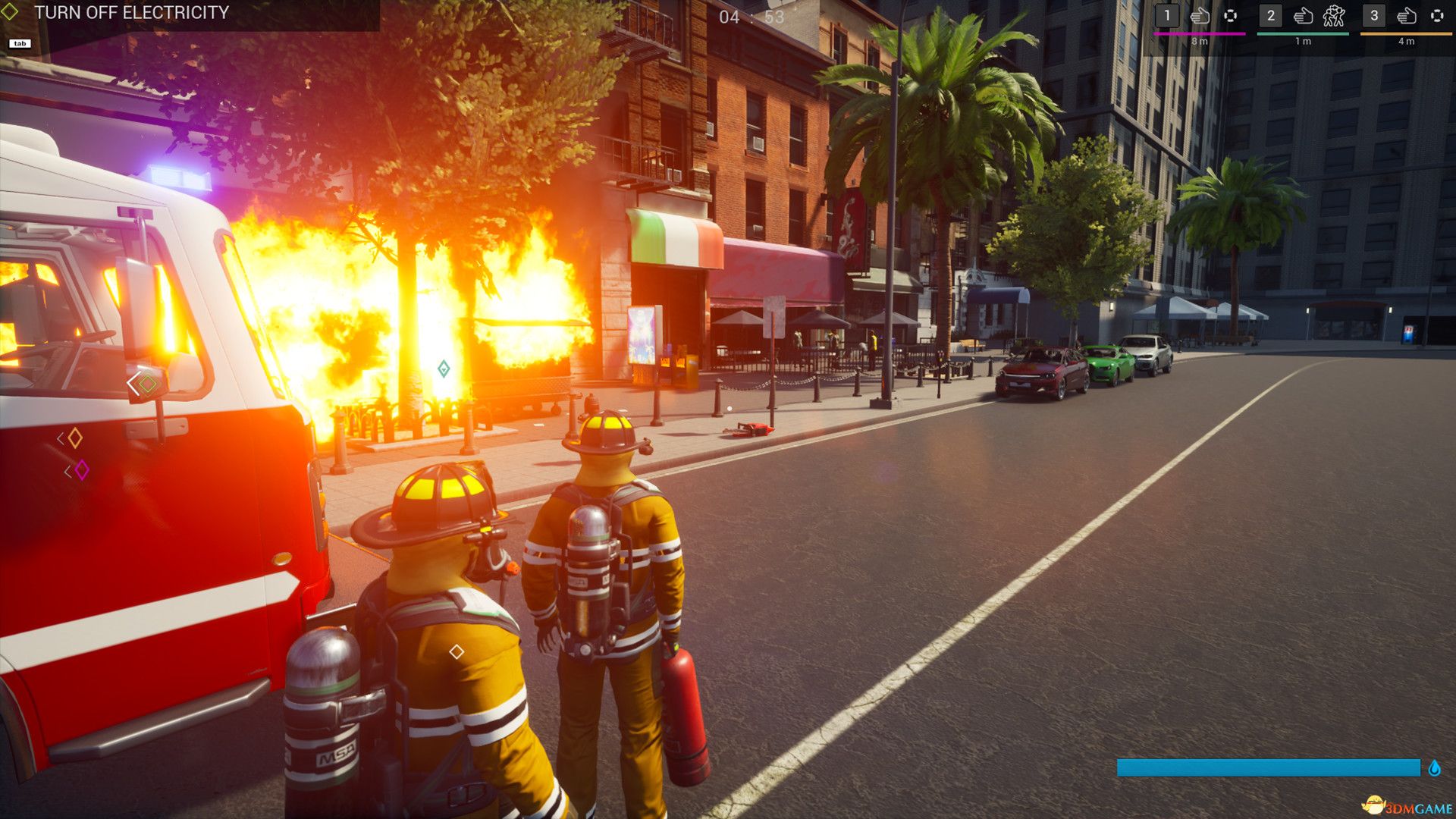Select the Squad 1 number badge
The width and height of the screenshot is (1456, 819).
click(1166, 14)
